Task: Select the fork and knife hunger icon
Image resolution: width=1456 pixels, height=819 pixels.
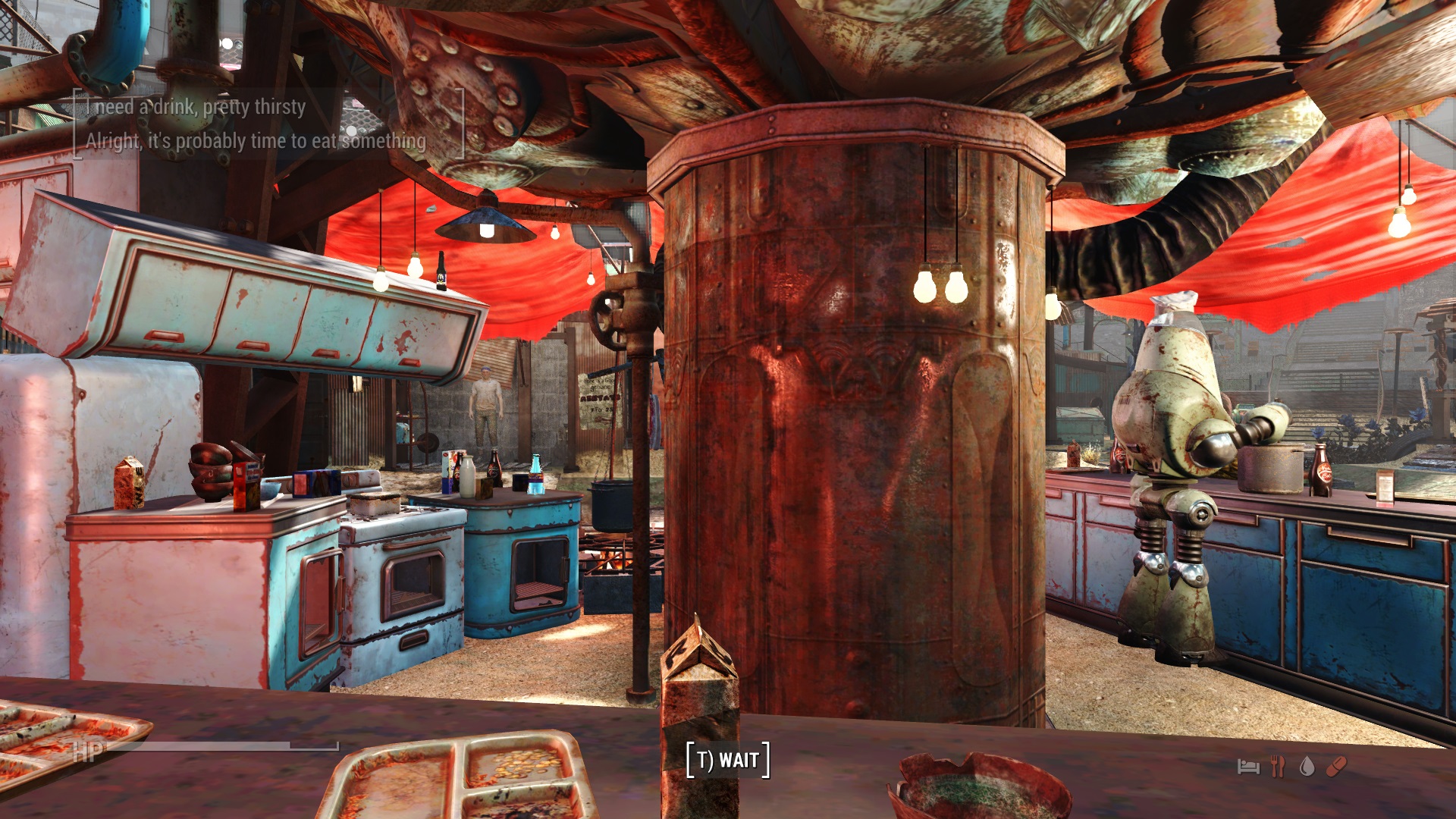Action: coord(1278,767)
